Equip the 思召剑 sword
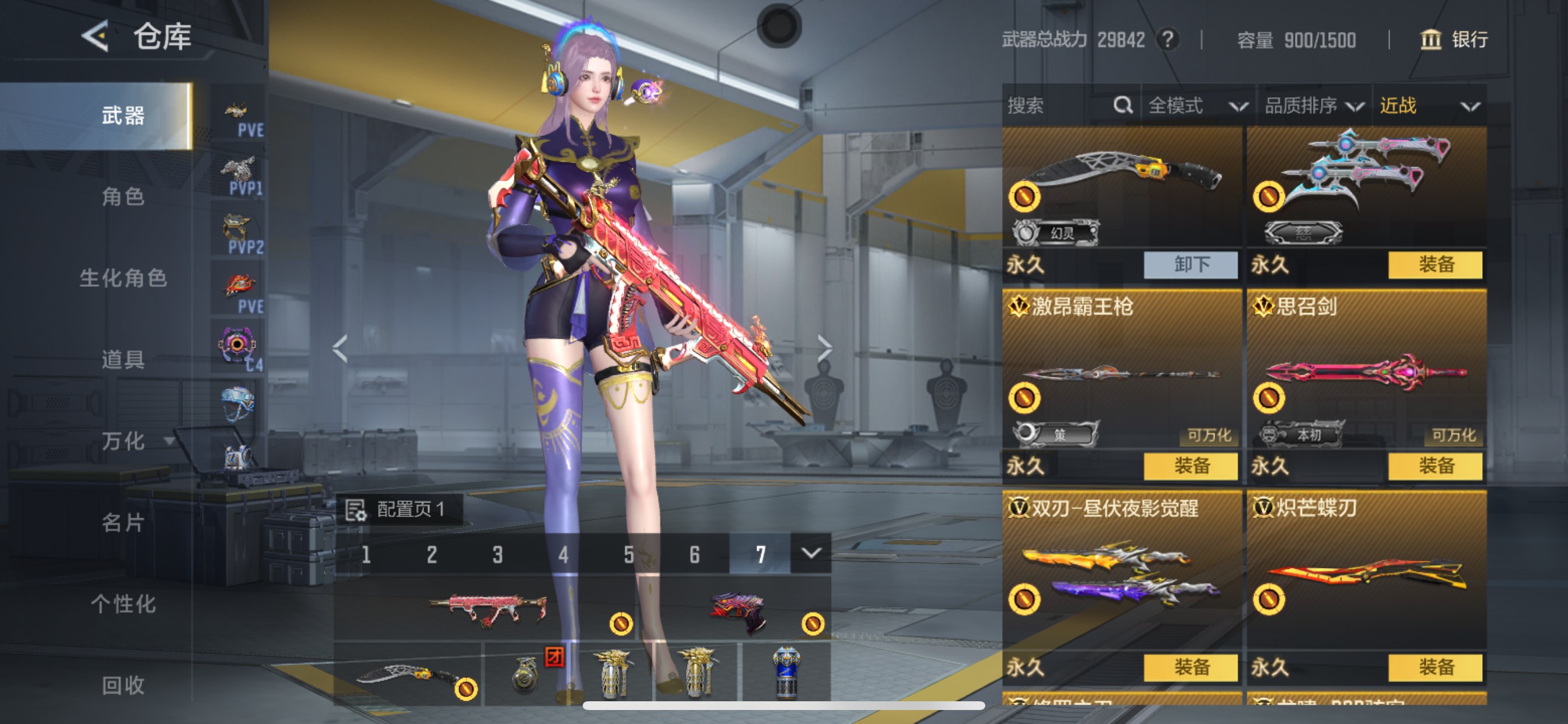 pyautogui.click(x=1436, y=466)
